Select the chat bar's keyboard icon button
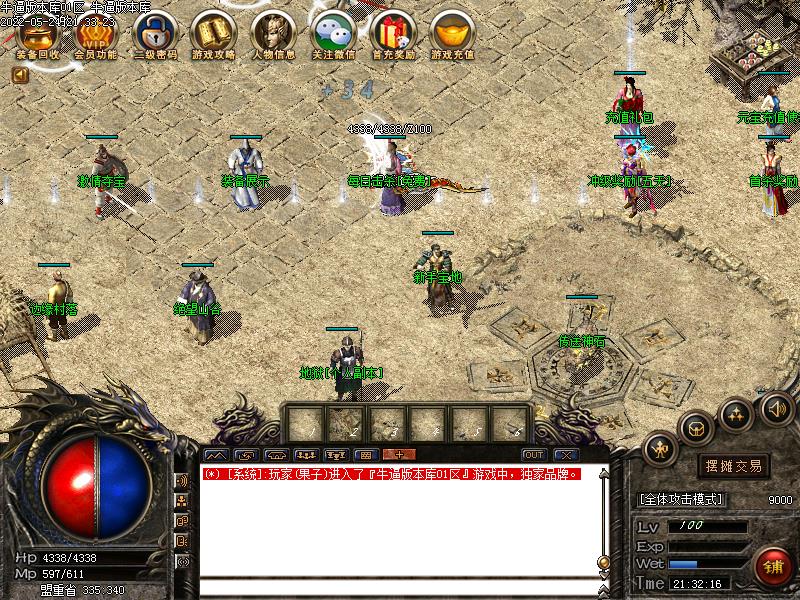This screenshot has width=800, height=600. 364,455
